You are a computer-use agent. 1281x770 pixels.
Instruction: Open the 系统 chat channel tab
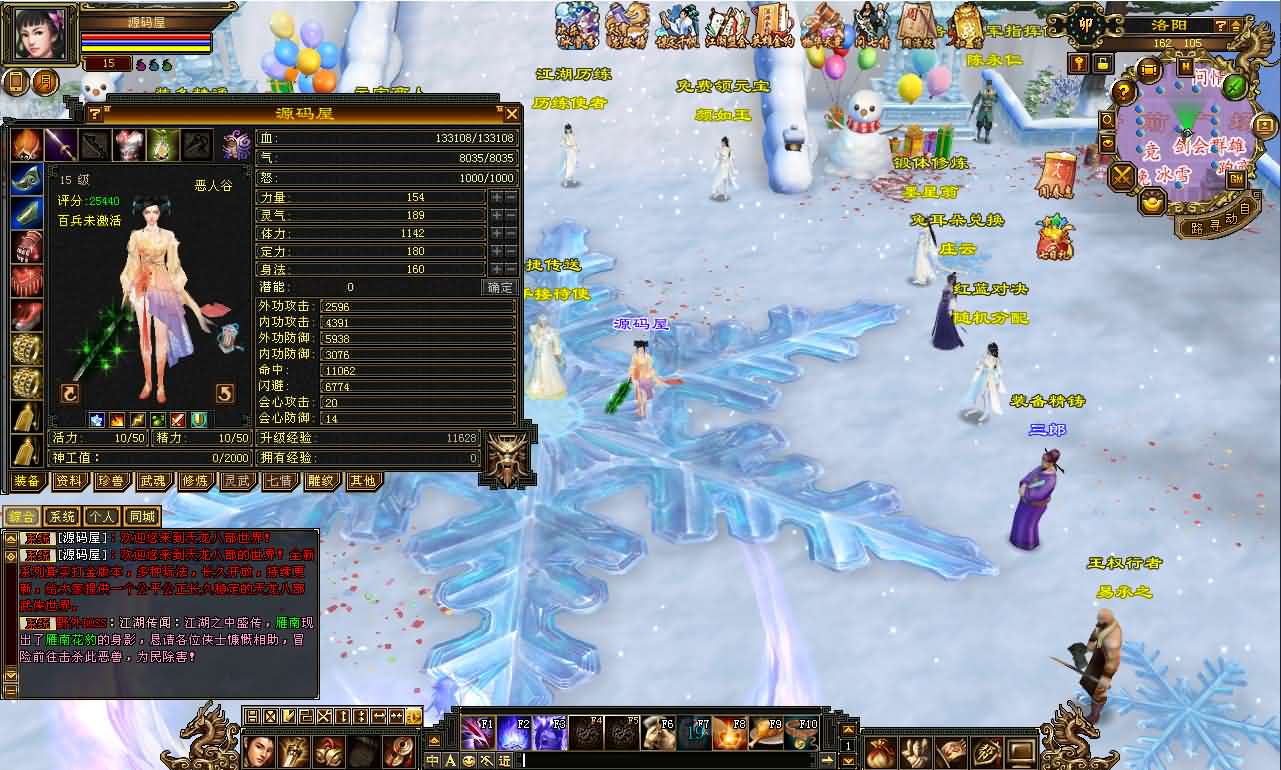[62, 517]
